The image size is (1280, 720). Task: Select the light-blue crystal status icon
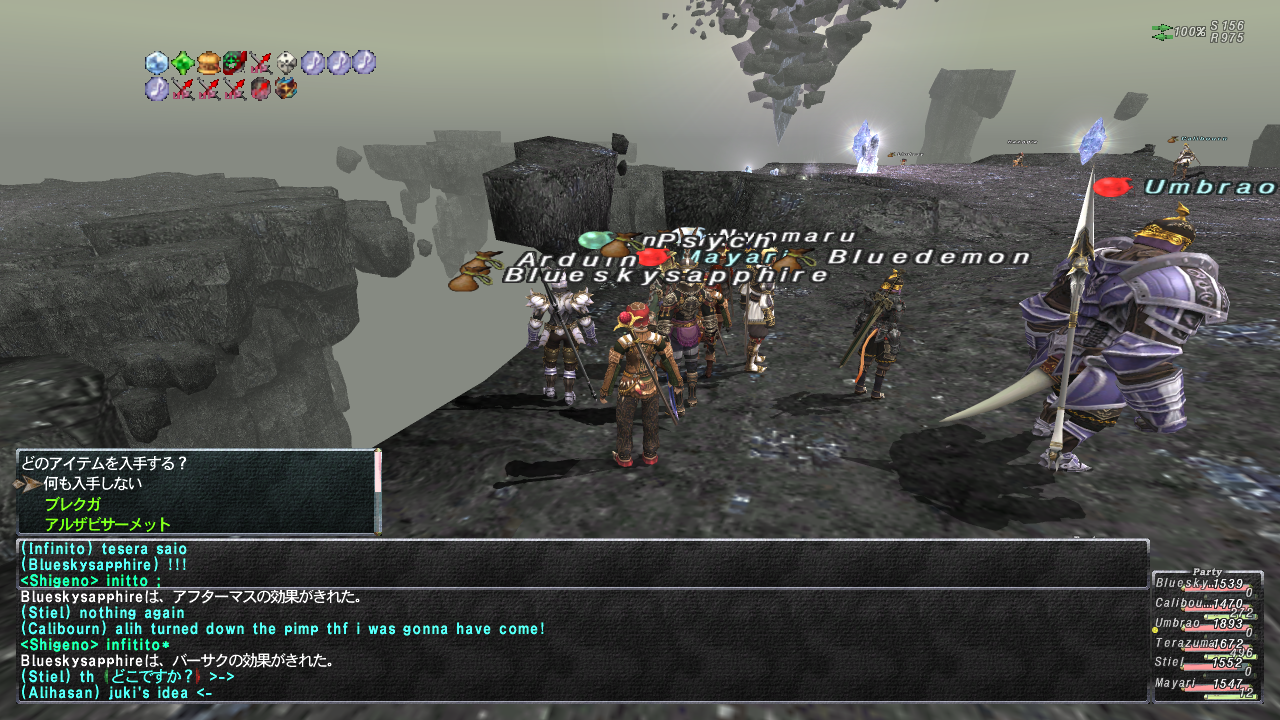tap(157, 63)
